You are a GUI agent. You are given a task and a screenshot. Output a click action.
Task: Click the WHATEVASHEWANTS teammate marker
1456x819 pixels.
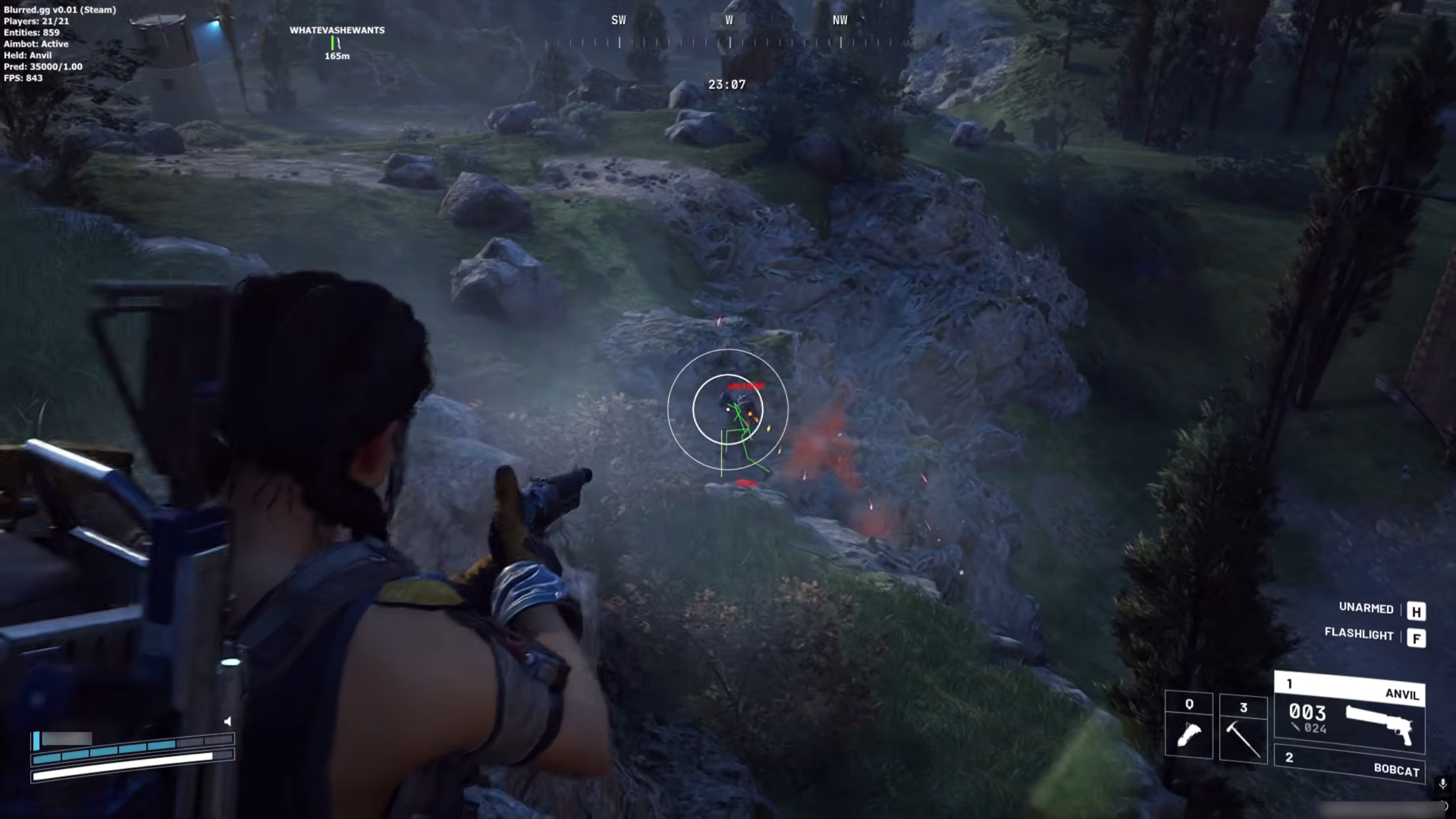click(337, 41)
